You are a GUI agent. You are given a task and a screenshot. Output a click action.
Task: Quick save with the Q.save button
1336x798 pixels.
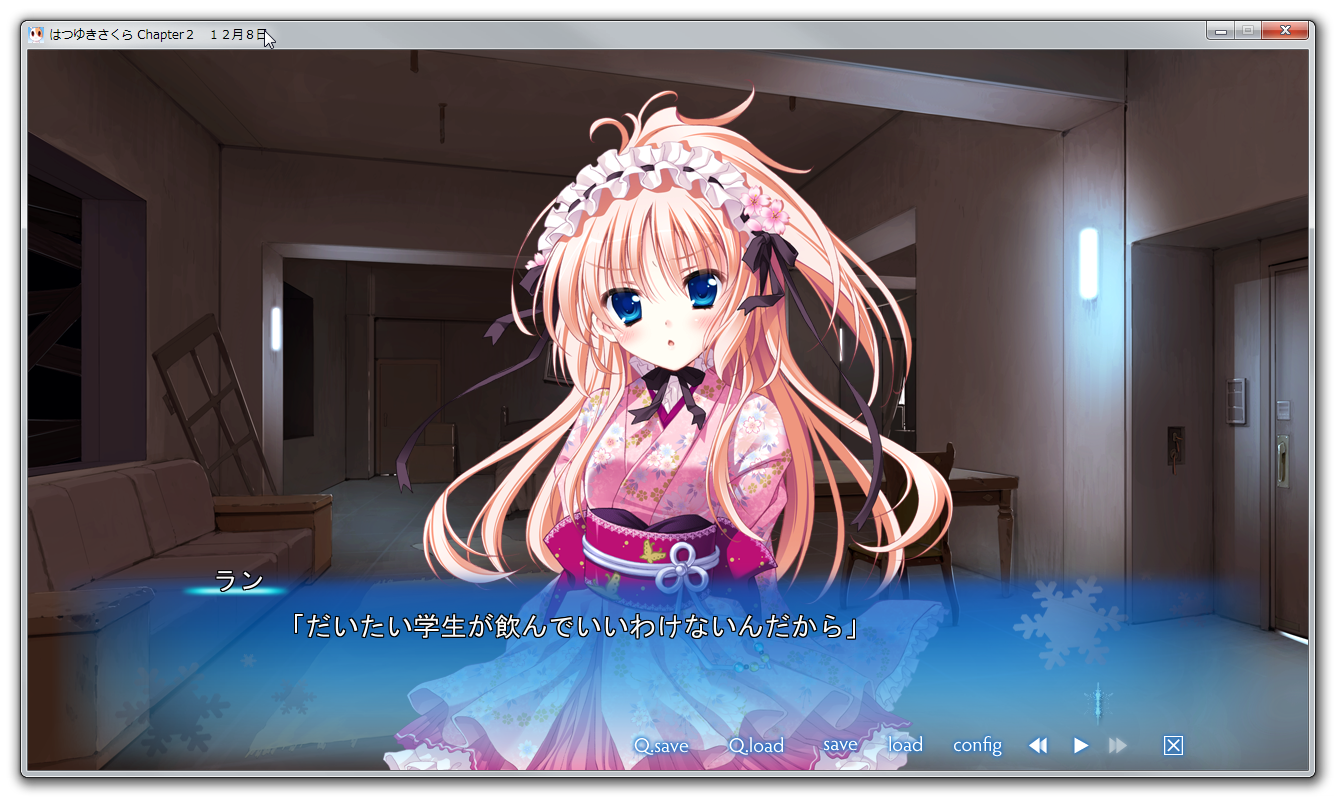tap(662, 745)
